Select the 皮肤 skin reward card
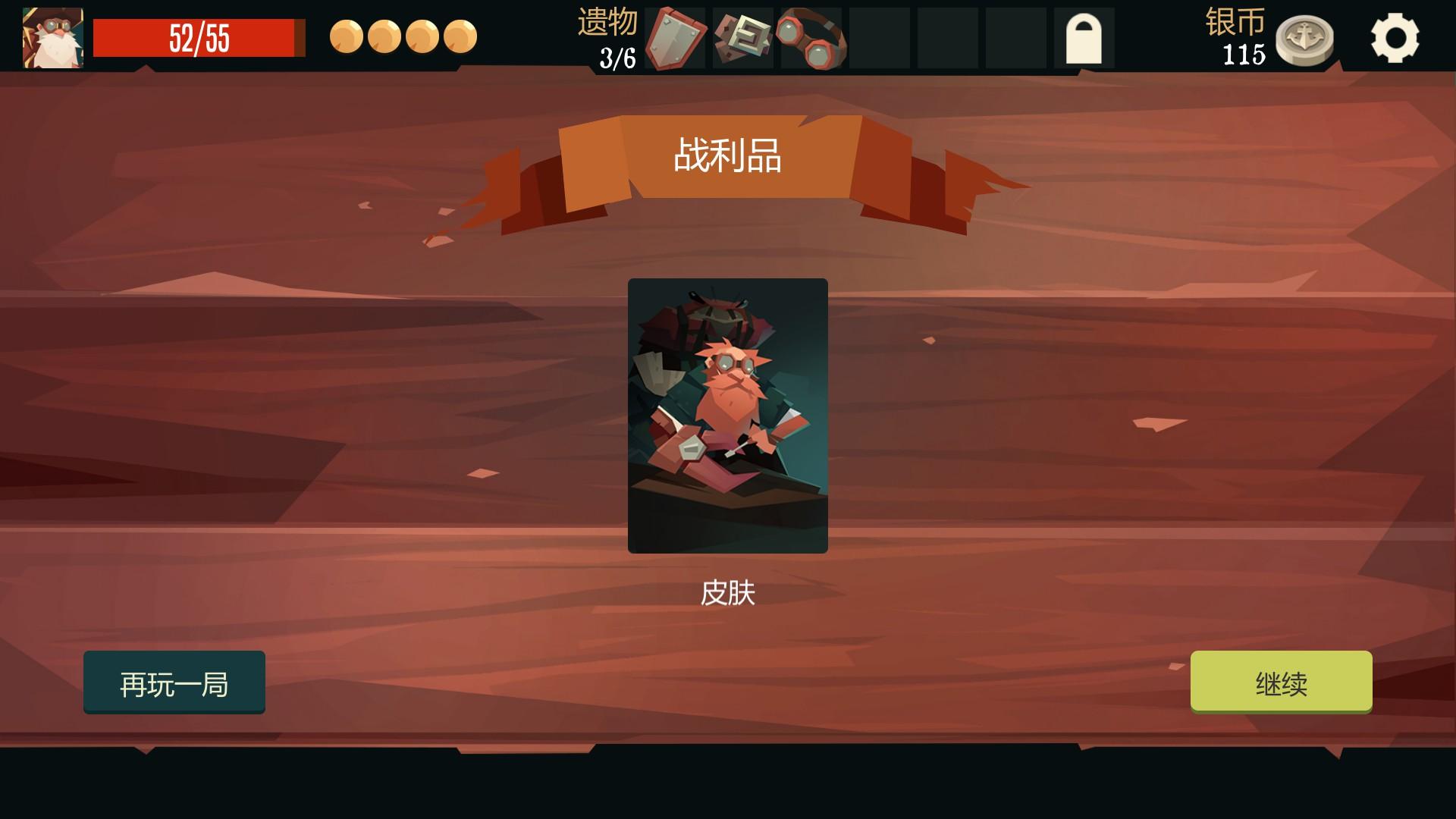Screen dimensions: 1456x819 pos(727,417)
